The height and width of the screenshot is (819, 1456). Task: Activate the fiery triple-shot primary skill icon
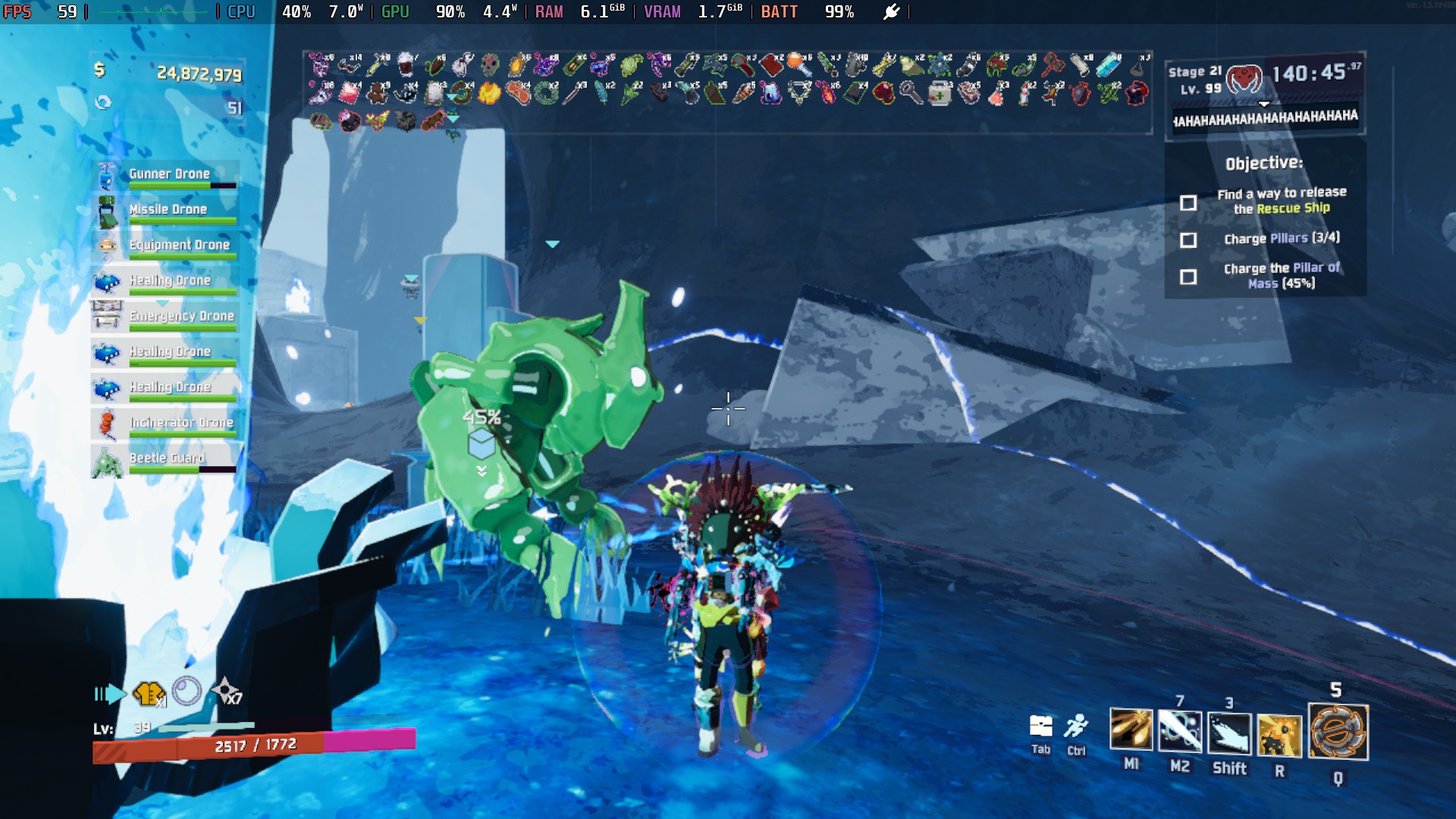[x=1131, y=730]
